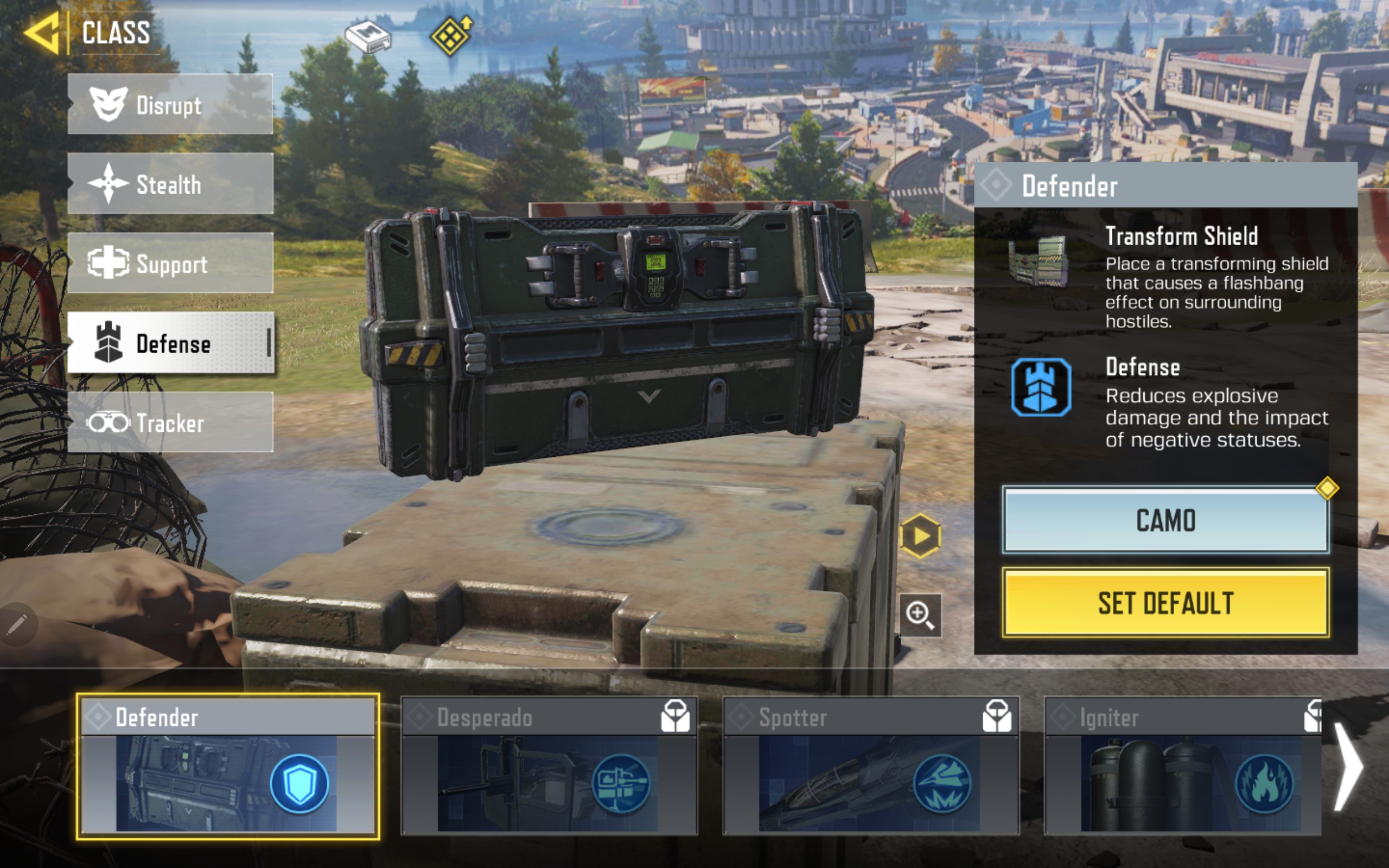The height and width of the screenshot is (868, 1389).
Task: Pick the Spotter class card
Action: coord(870,767)
